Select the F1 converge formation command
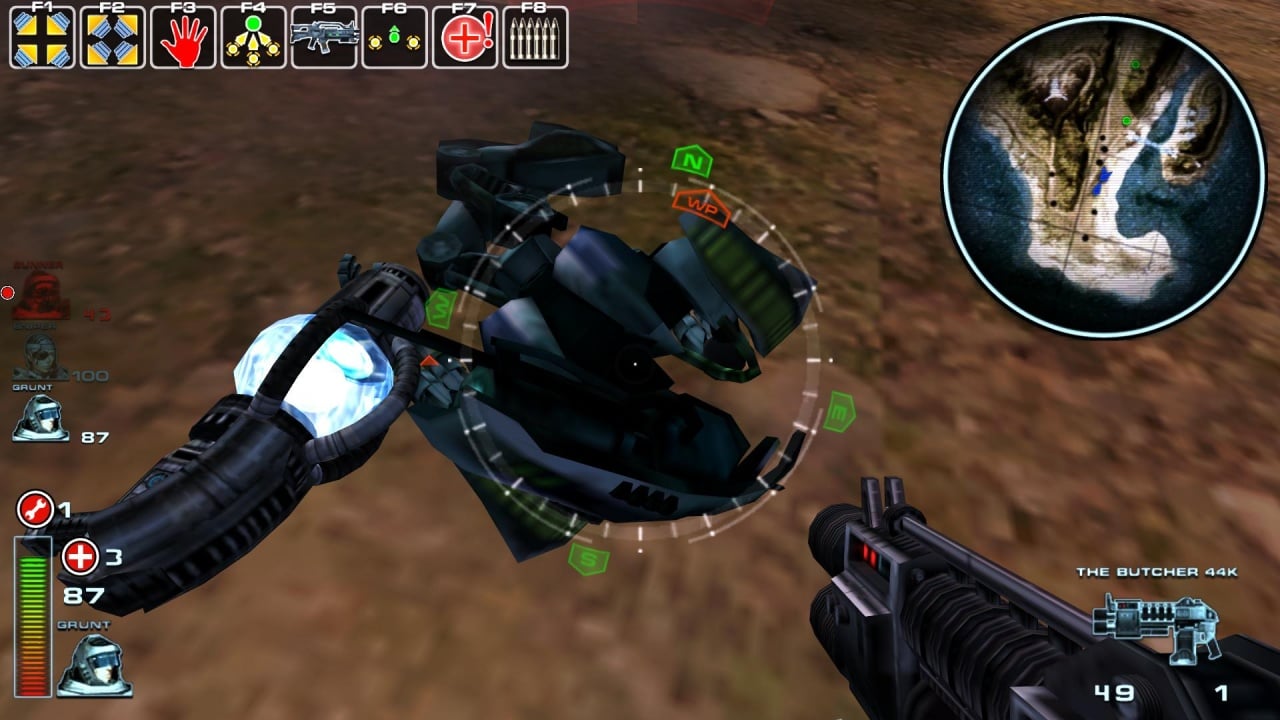 [42, 38]
